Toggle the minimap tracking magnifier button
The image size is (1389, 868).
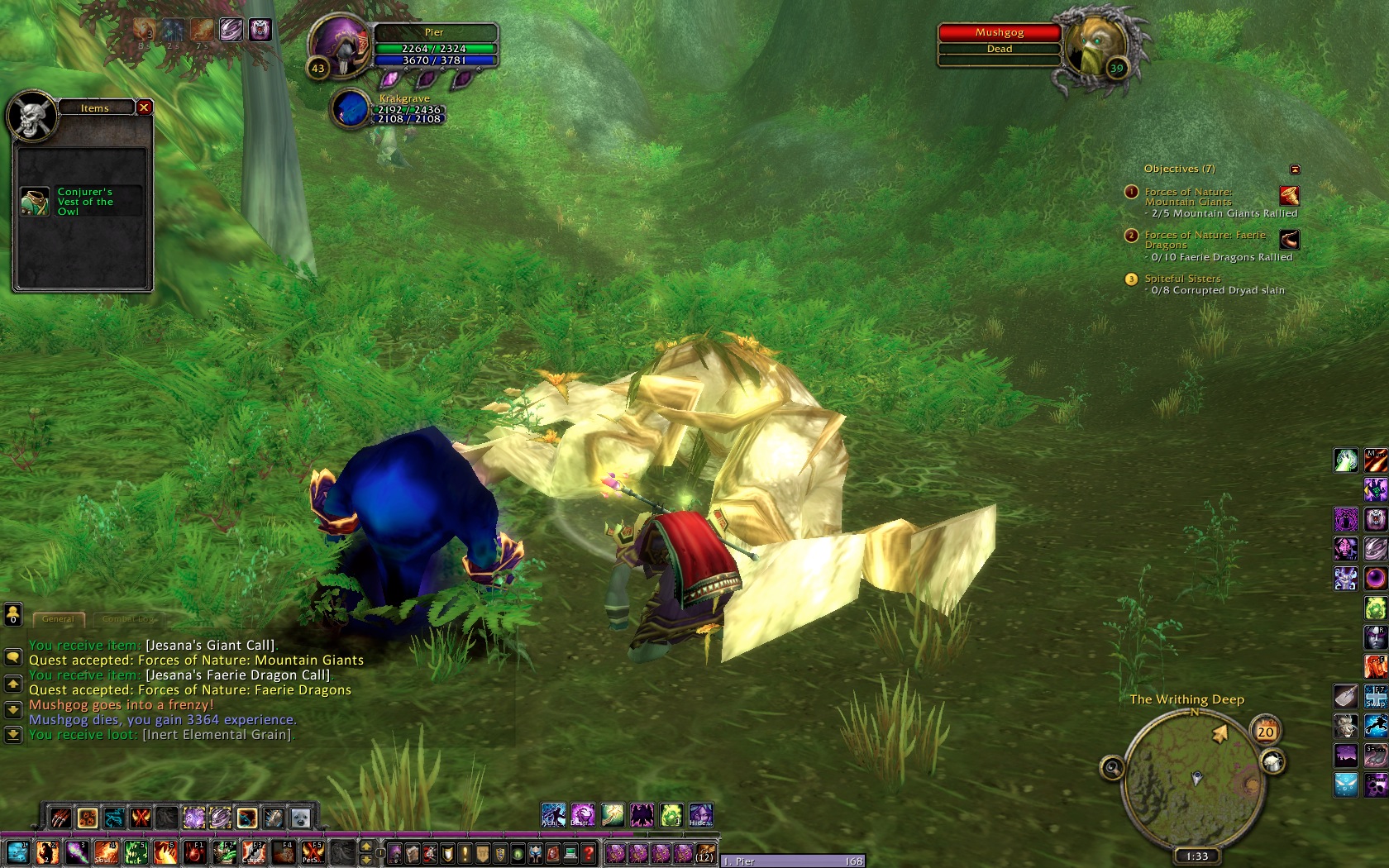(1112, 768)
